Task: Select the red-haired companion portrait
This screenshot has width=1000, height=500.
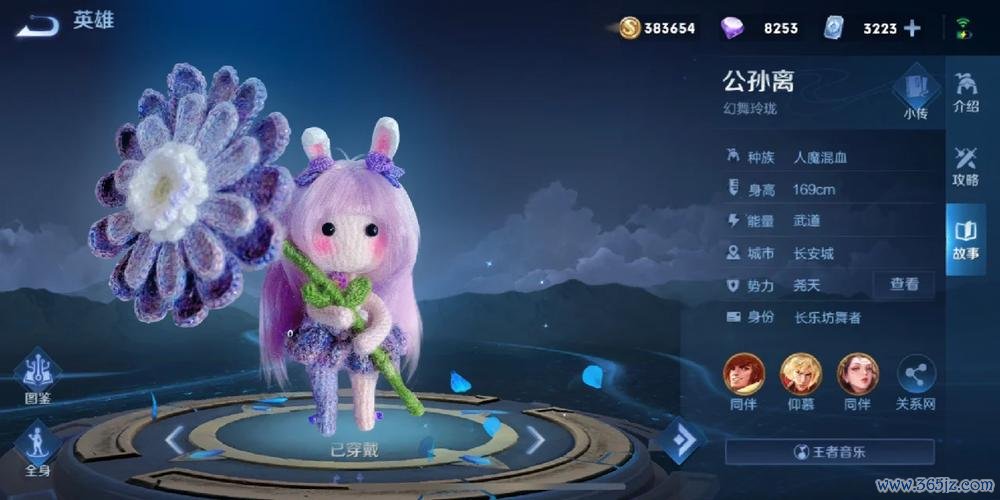Action: (x=743, y=375)
